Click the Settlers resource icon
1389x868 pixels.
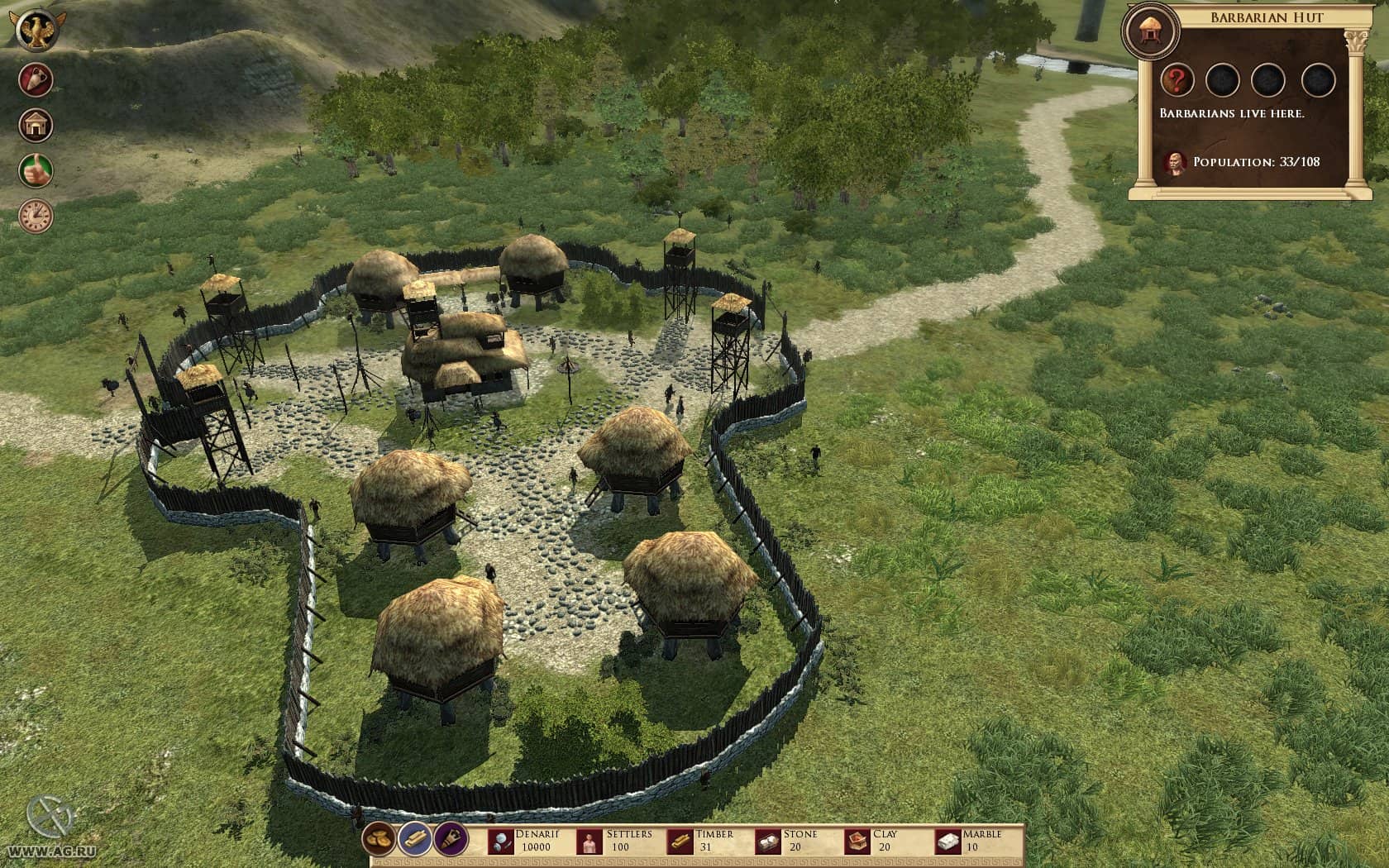tap(589, 842)
